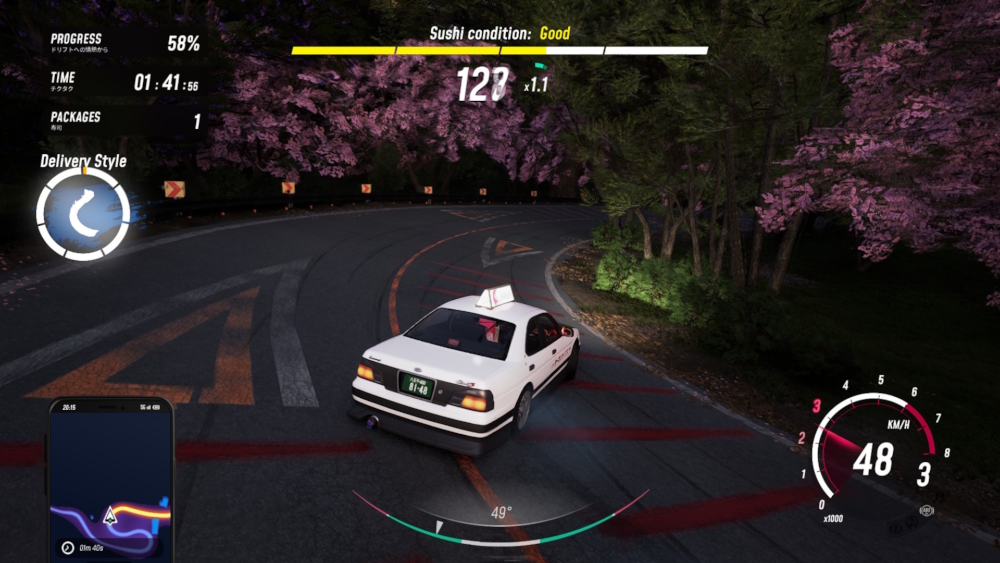
Task: Select the player arrow marker on the minimap
Action: click(x=109, y=516)
